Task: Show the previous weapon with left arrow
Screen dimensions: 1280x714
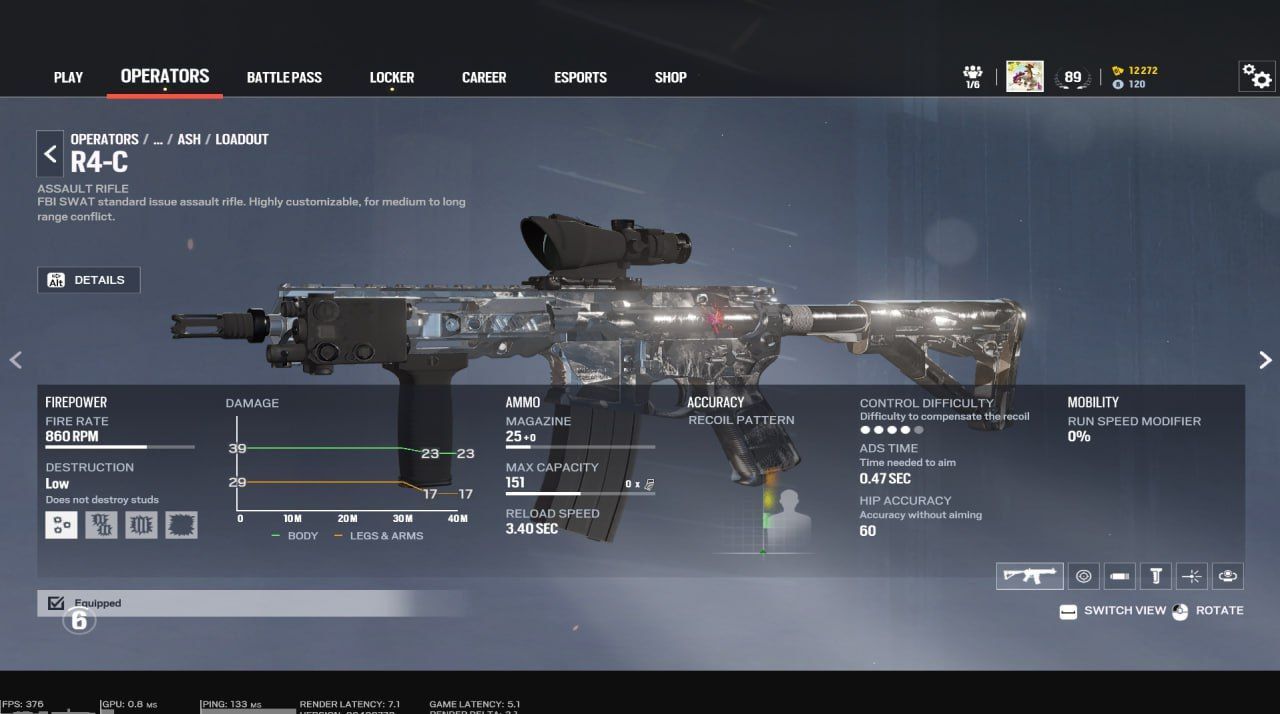Action: pos(15,360)
